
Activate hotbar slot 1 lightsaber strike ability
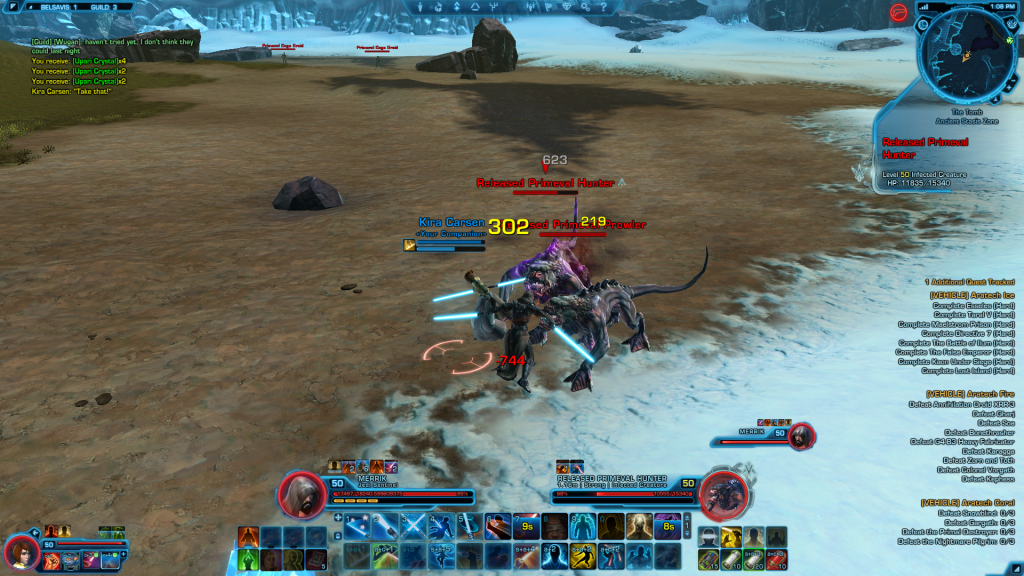click(x=357, y=526)
